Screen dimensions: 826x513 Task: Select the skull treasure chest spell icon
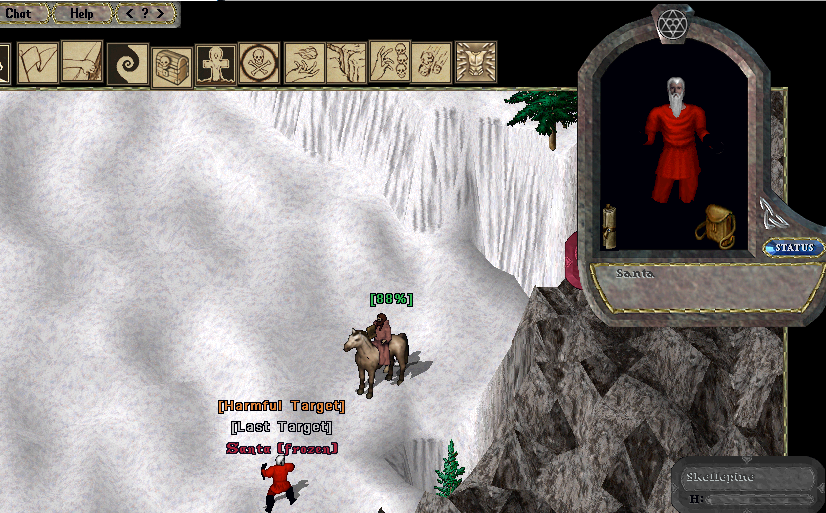(x=172, y=66)
